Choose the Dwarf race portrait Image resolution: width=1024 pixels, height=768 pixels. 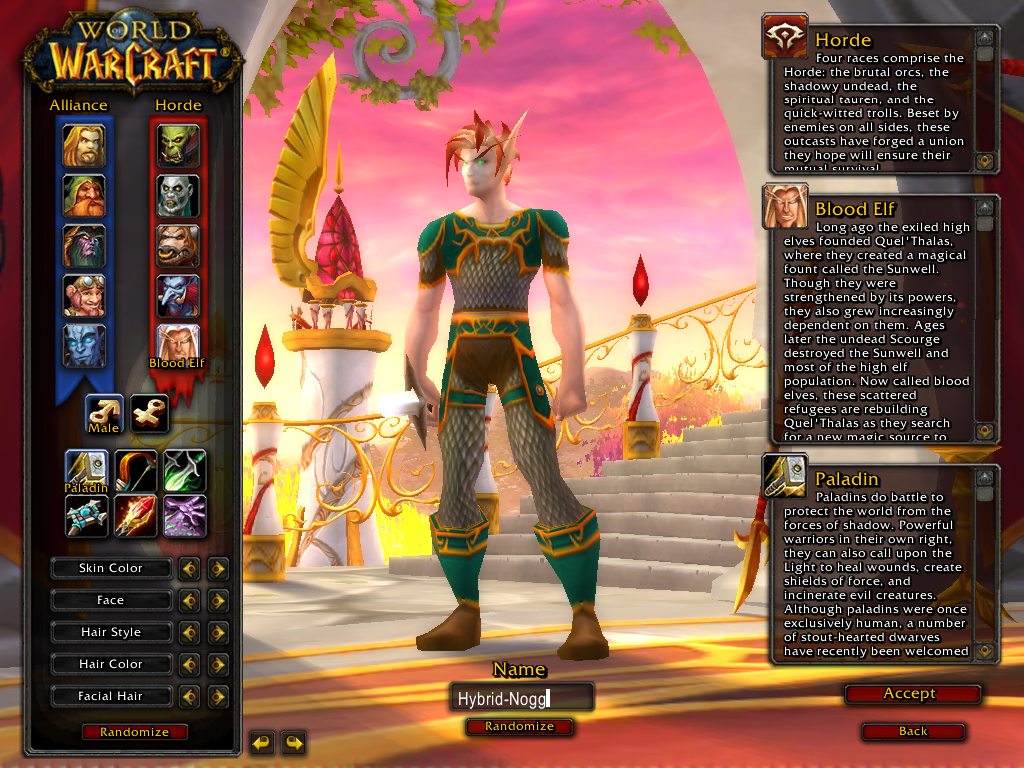coord(84,196)
